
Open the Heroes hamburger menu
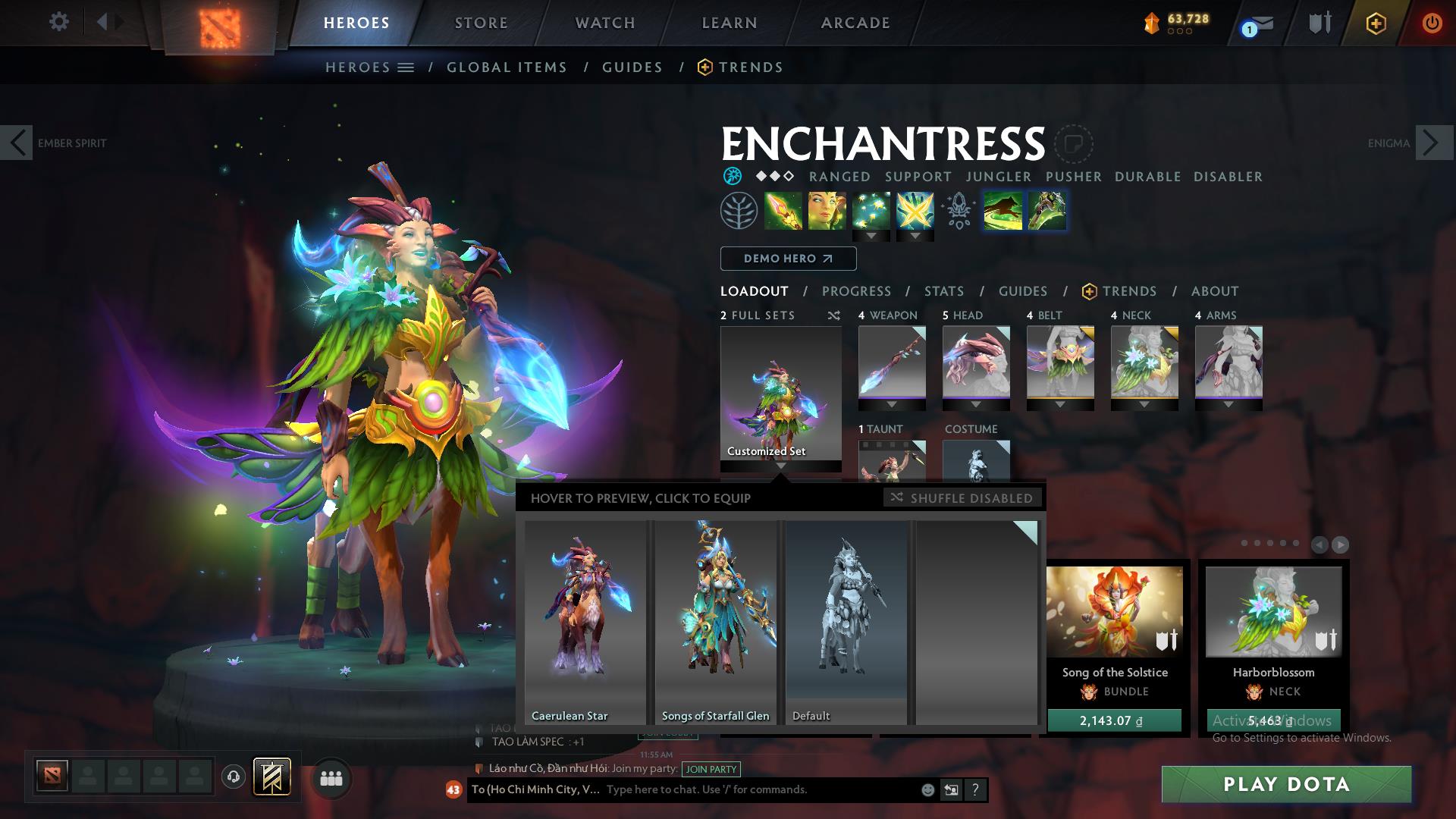[x=407, y=67]
